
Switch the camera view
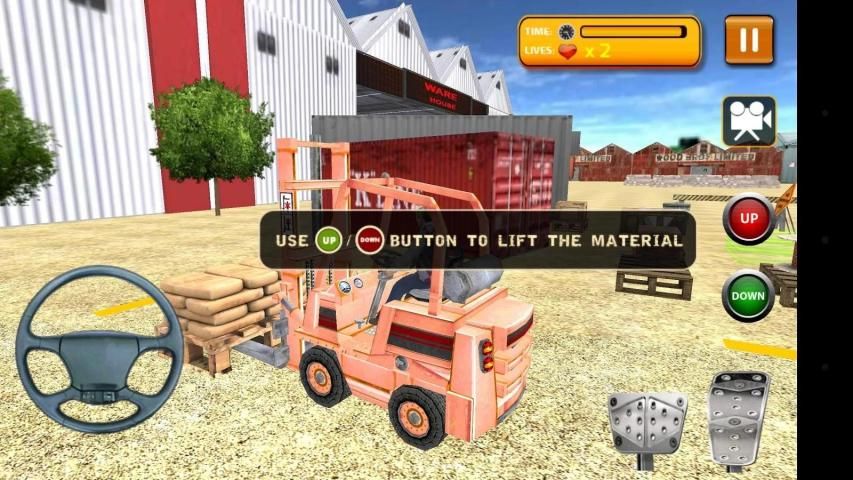tap(749, 121)
